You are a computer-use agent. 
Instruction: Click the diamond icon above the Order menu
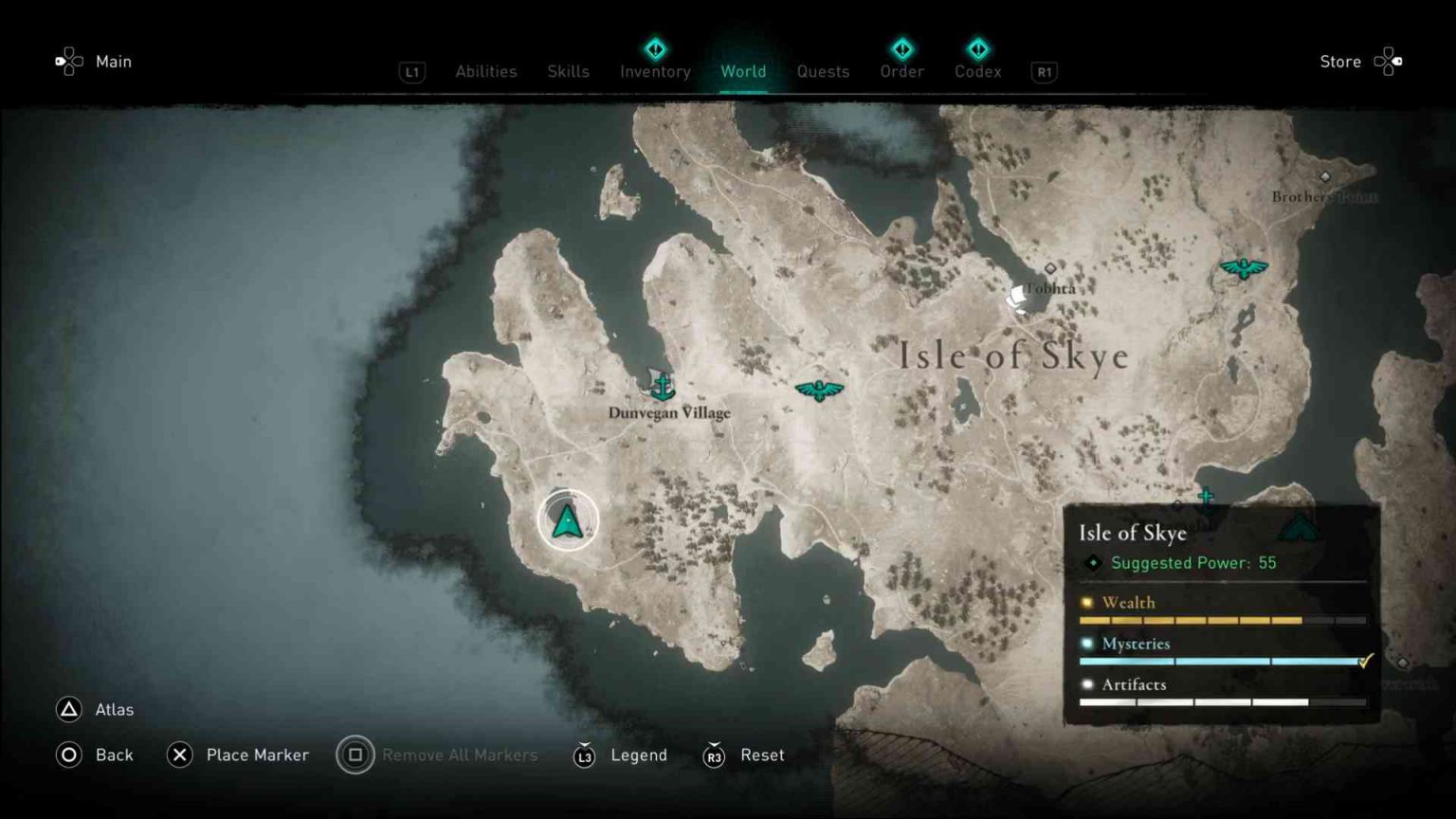tap(901, 48)
